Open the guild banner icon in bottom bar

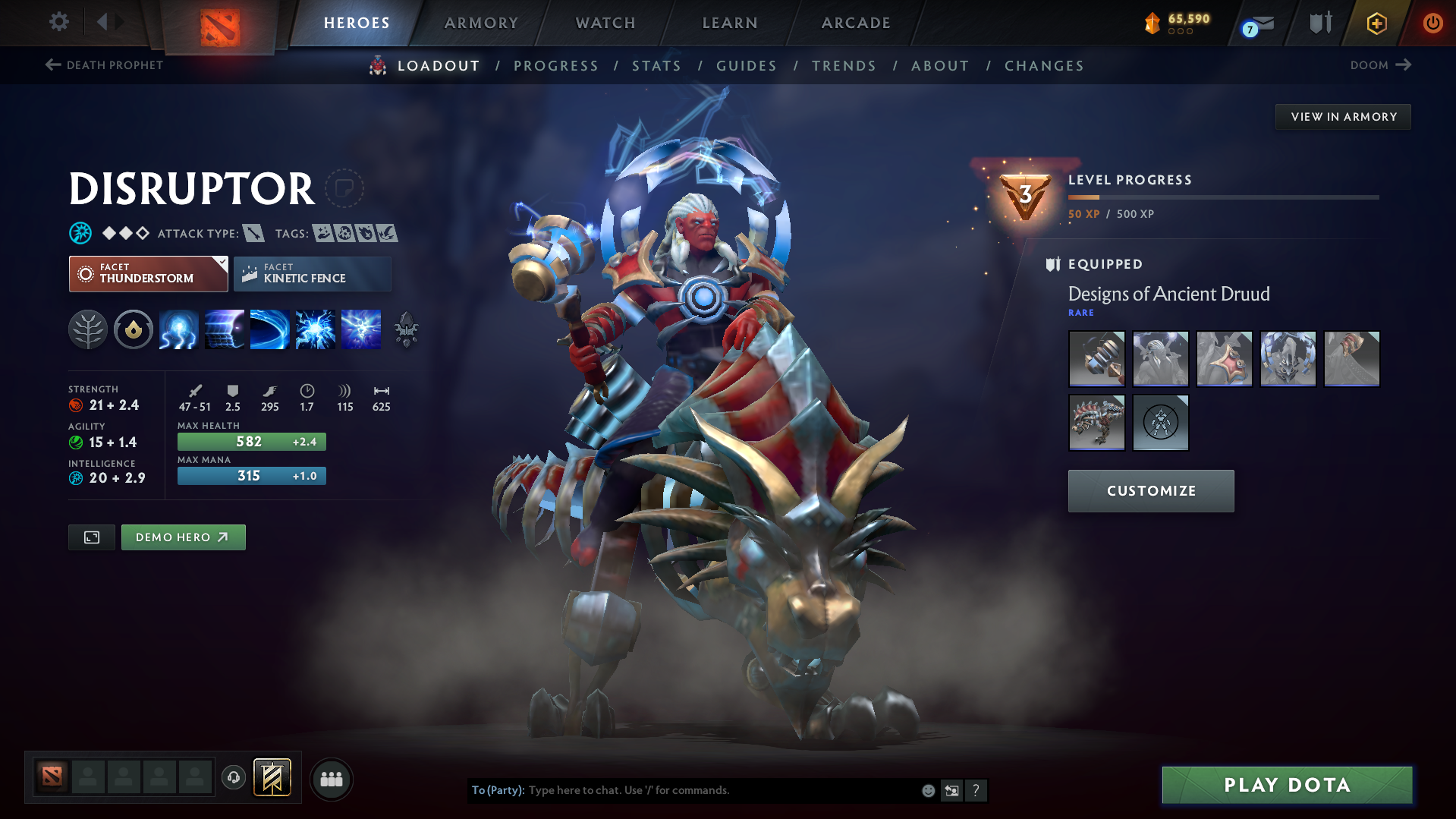tap(273, 777)
